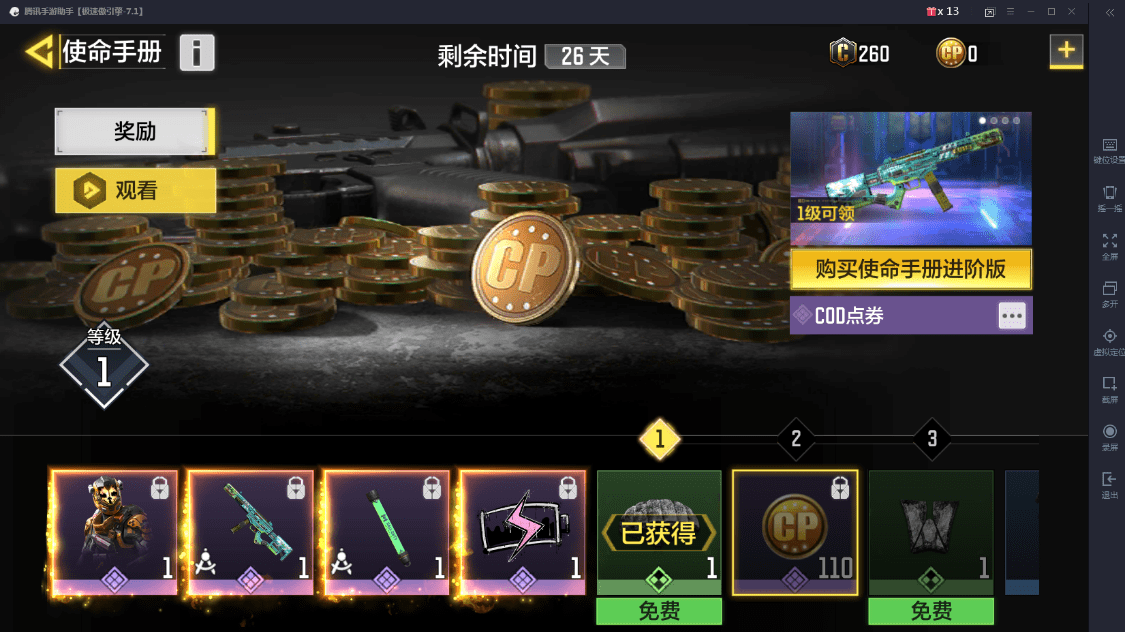
Task: Jump to tier 2 marker on track
Action: click(x=796, y=438)
